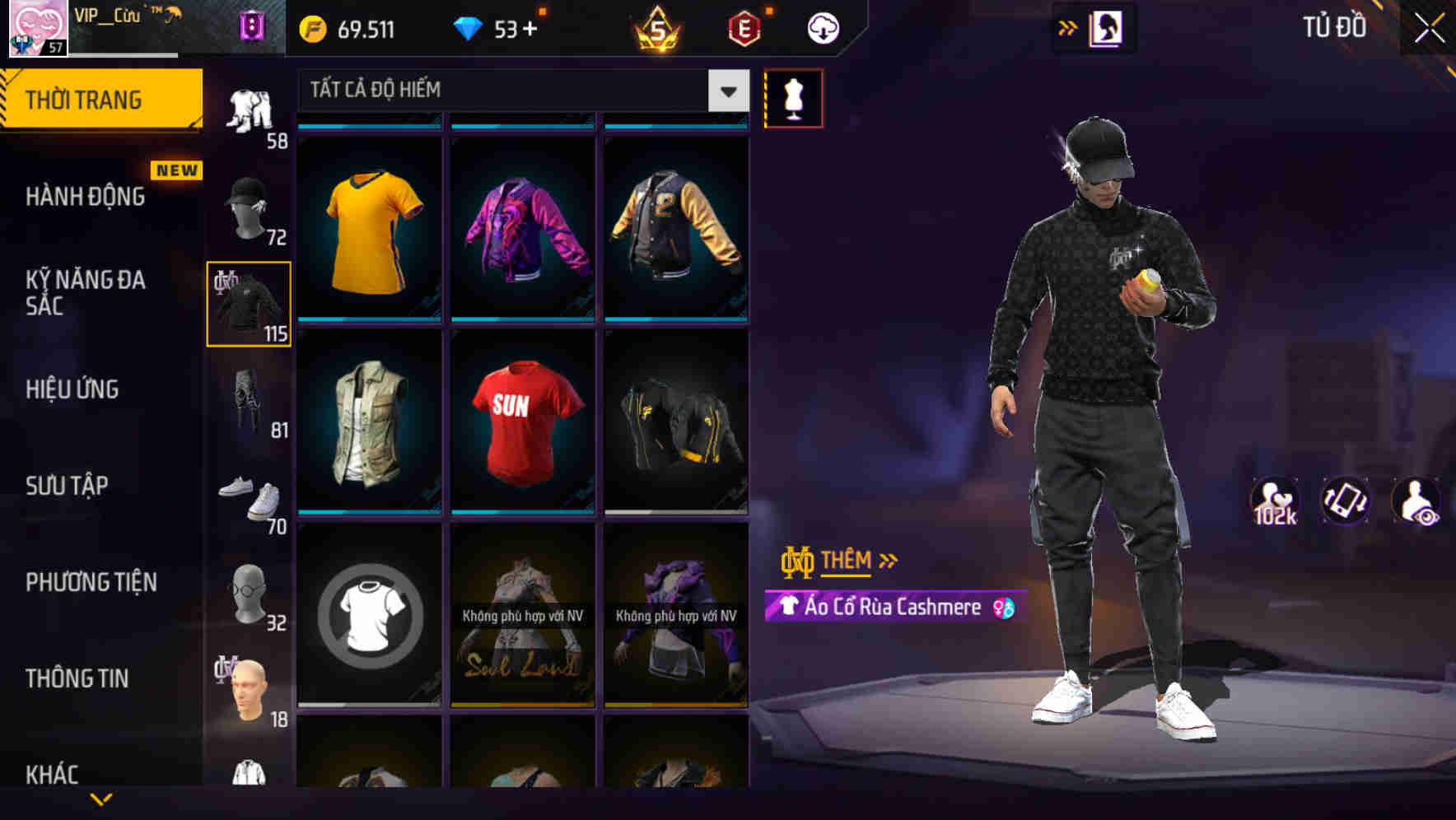Screen dimensions: 1456x820
Task: Open the cloud download icon in top bar
Action: (x=821, y=27)
